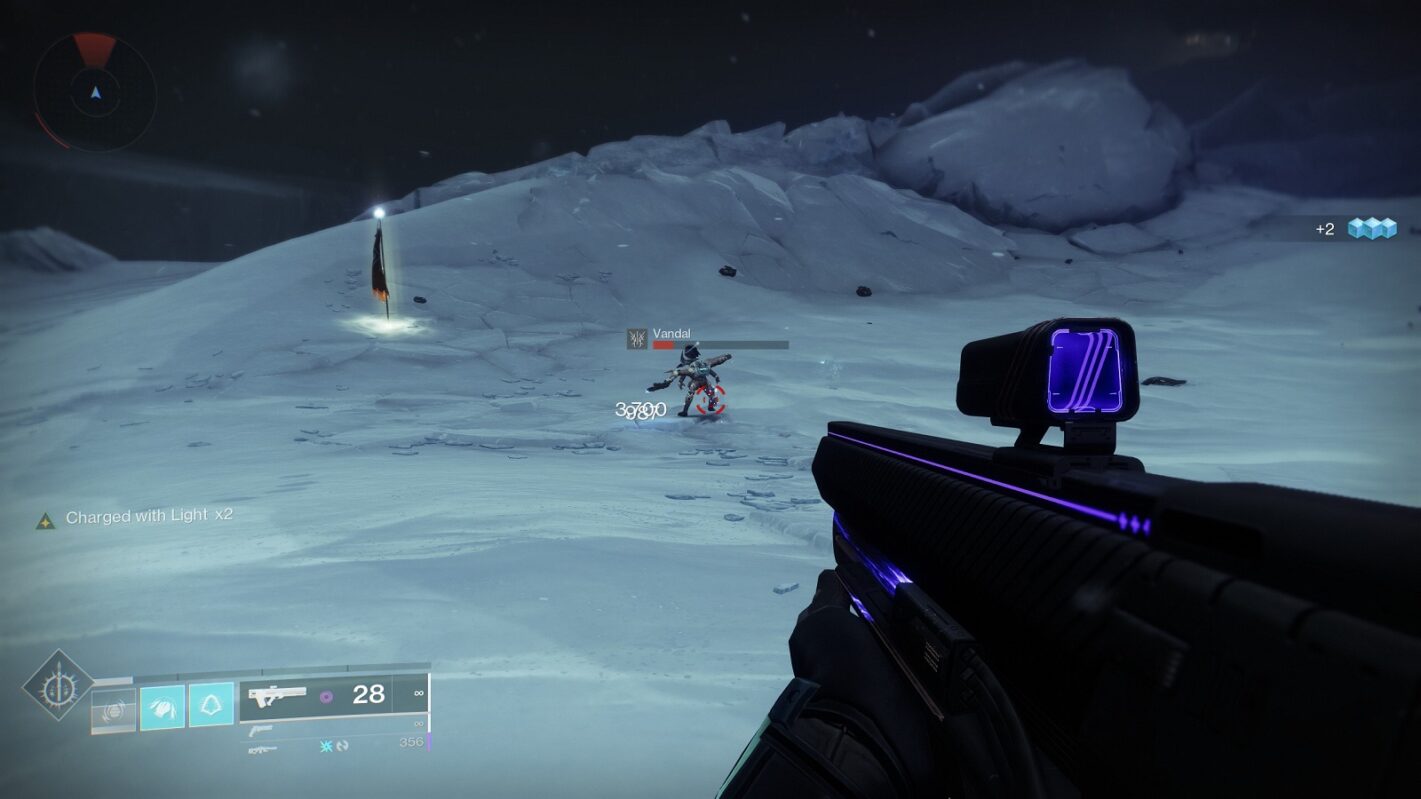Click the Charged with Light buff icon
The image size is (1421, 799).
(x=45, y=520)
